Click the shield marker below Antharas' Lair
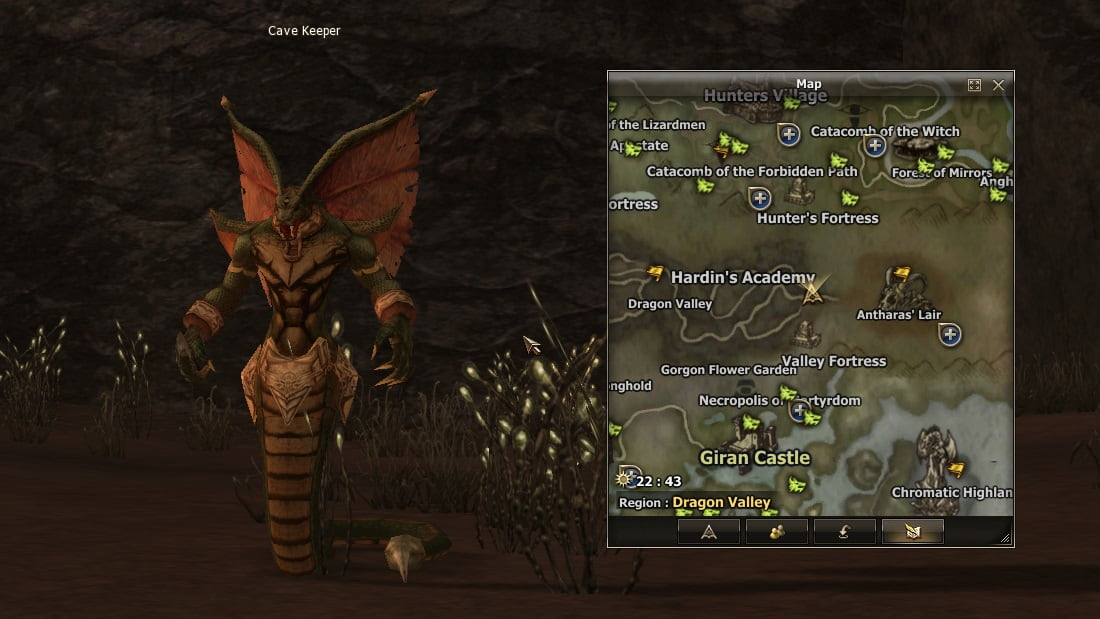The height and width of the screenshot is (619, 1100). (x=950, y=334)
